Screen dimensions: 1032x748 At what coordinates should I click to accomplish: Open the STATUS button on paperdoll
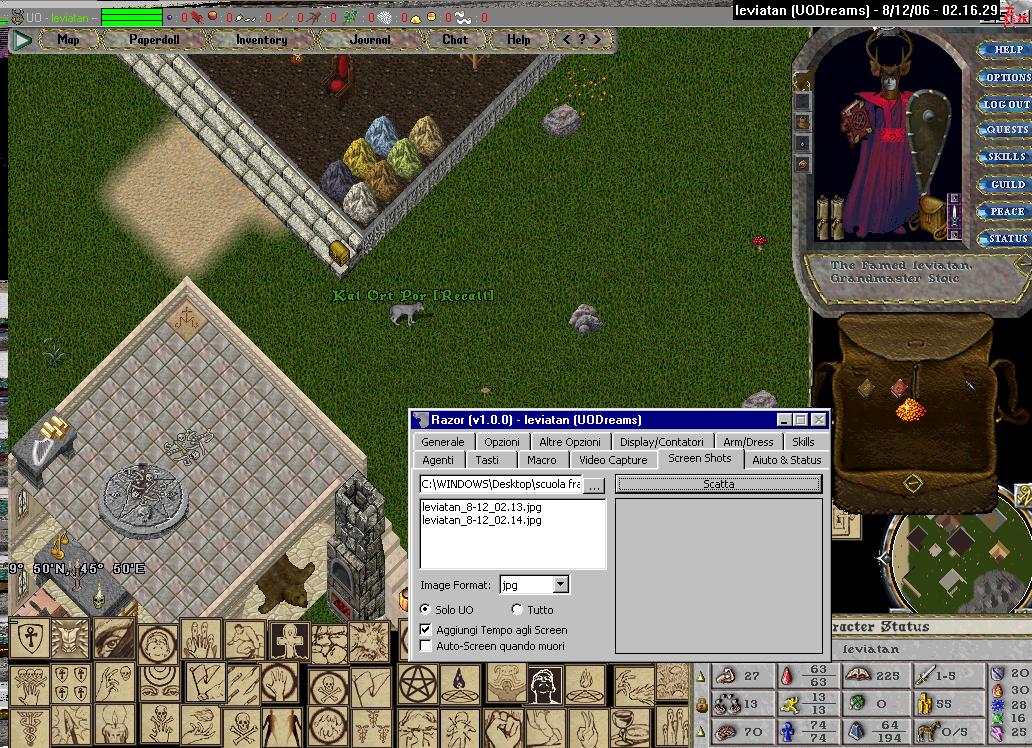(x=1006, y=239)
